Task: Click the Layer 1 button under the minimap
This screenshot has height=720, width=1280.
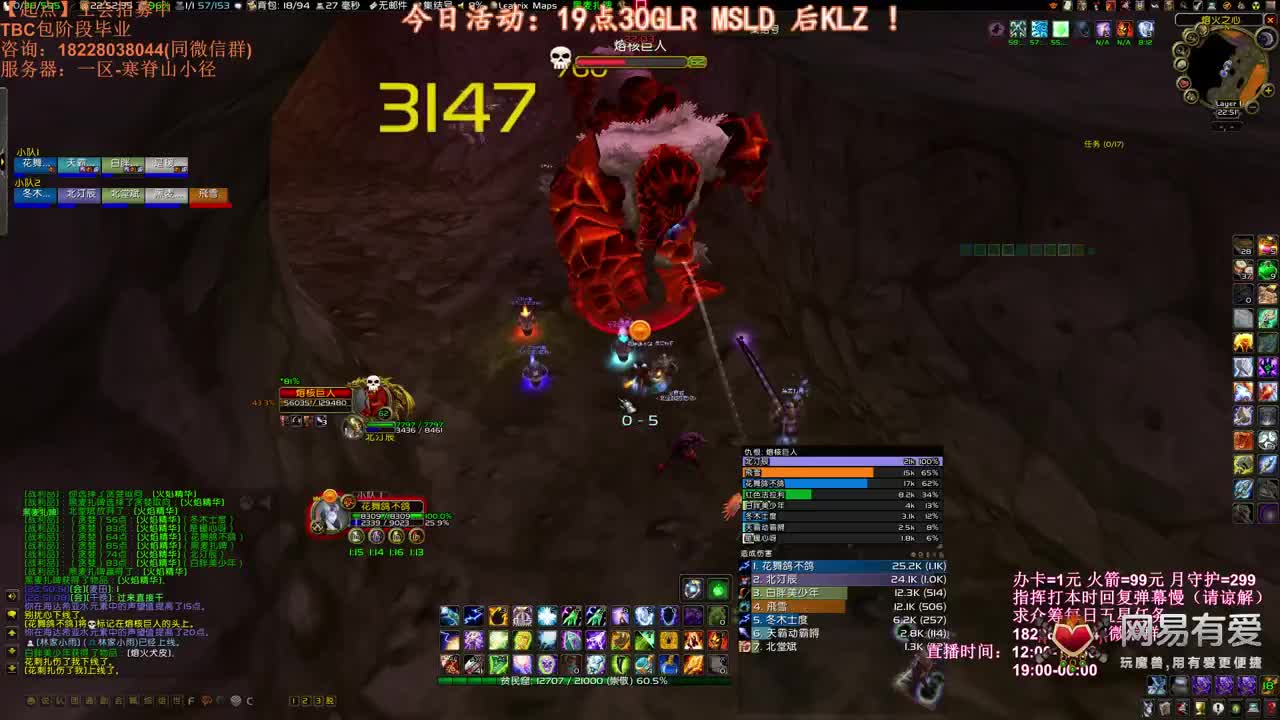Action: (1227, 103)
